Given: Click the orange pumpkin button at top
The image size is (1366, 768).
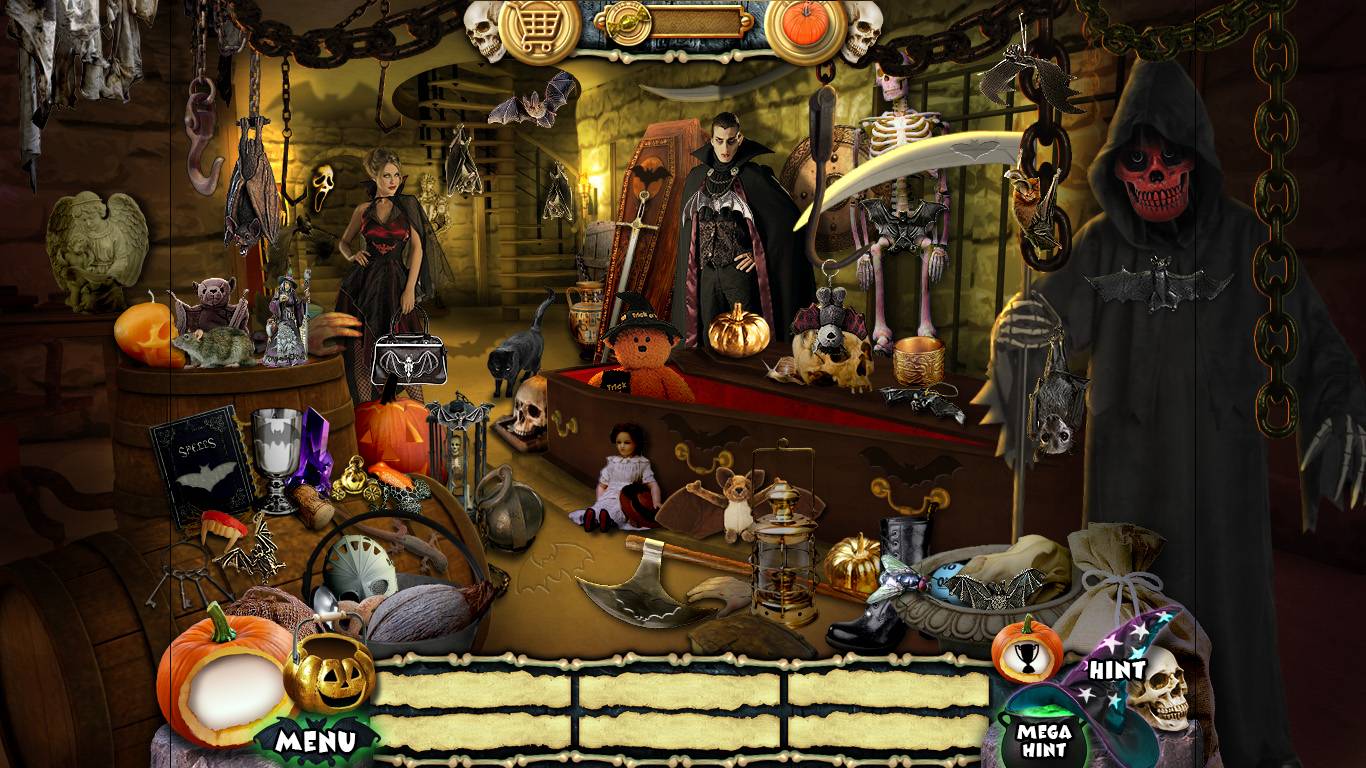Looking at the screenshot, I should click(x=806, y=25).
